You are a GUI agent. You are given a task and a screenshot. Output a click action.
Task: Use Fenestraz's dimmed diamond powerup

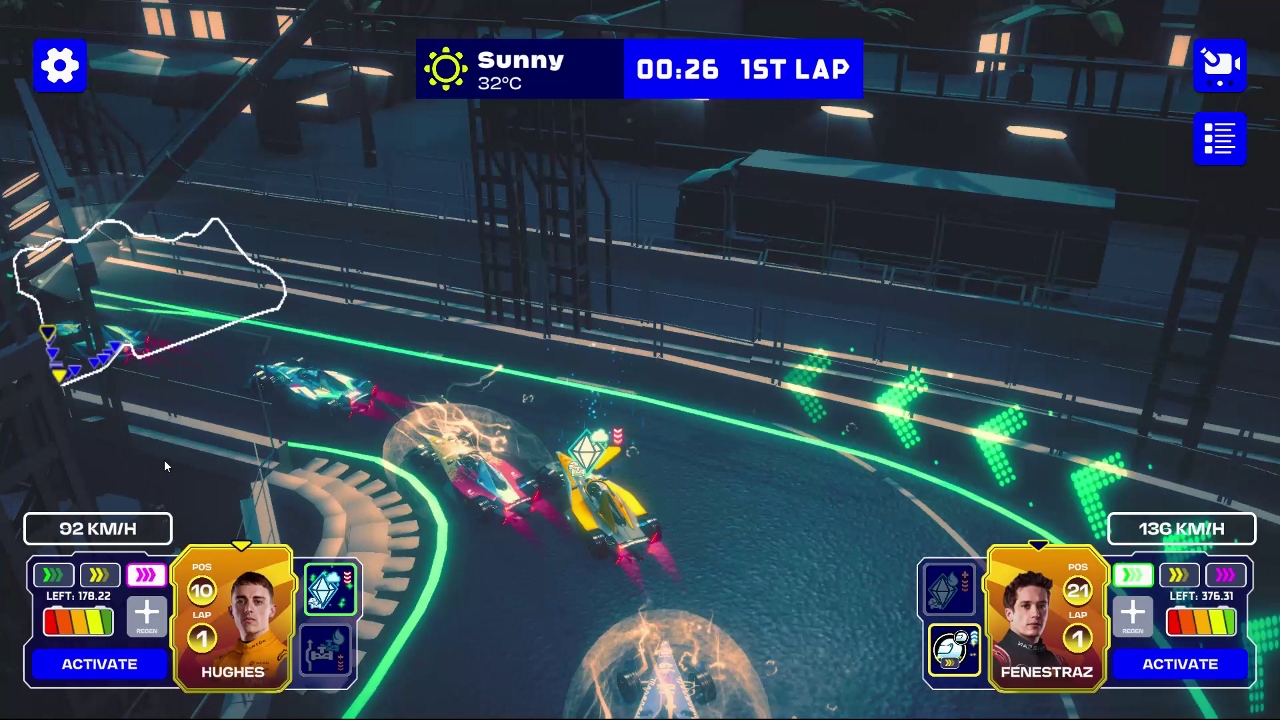pyautogui.click(x=950, y=589)
